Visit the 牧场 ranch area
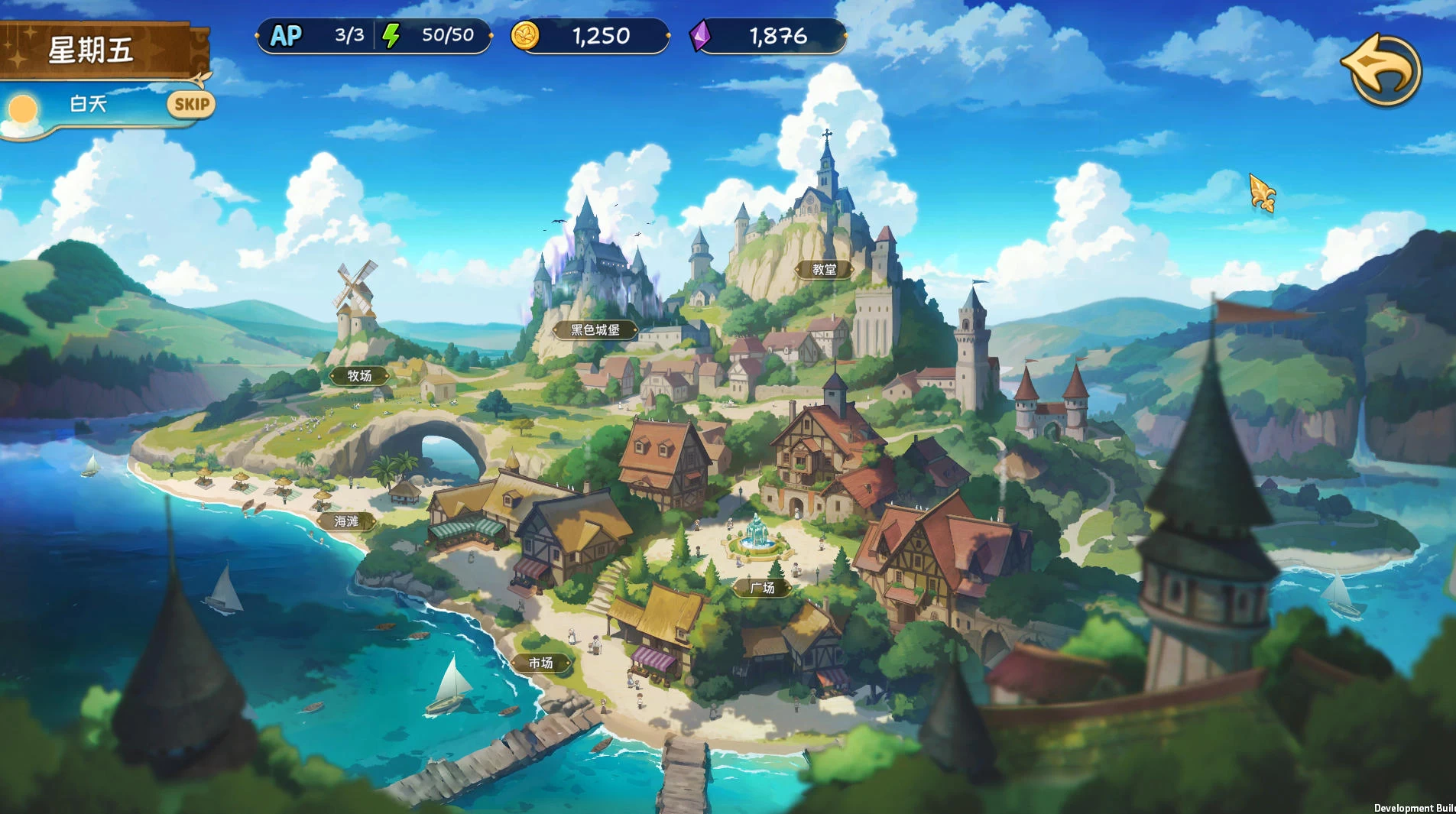Image resolution: width=1456 pixels, height=814 pixels. [359, 375]
